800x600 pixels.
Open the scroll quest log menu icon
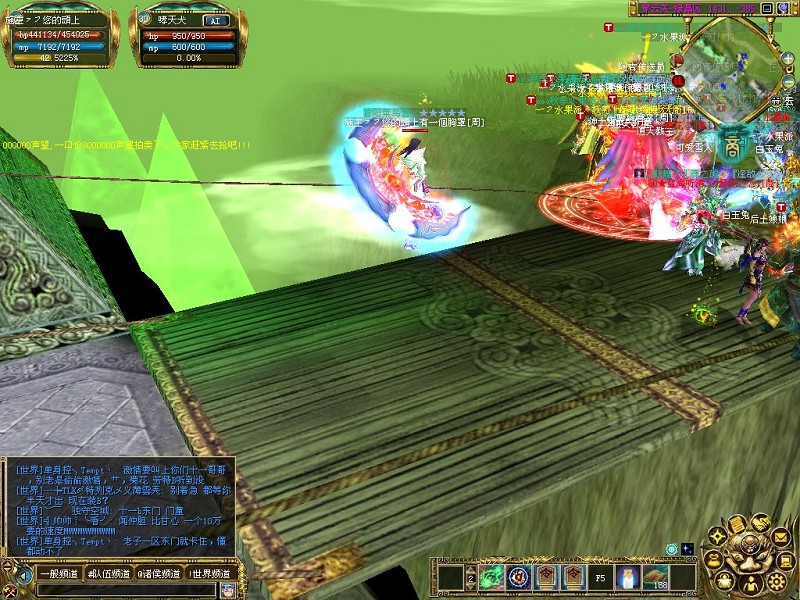click(736, 524)
